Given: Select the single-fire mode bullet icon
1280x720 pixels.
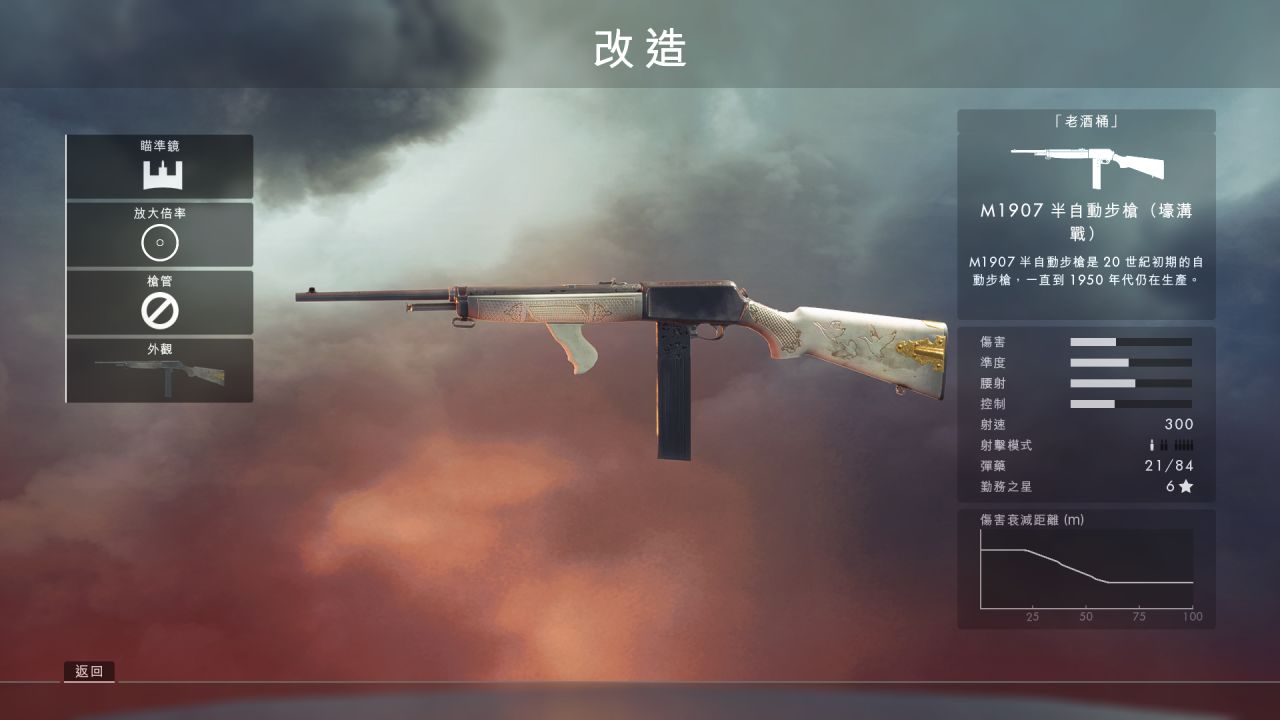Looking at the screenshot, I should coord(1151,446).
